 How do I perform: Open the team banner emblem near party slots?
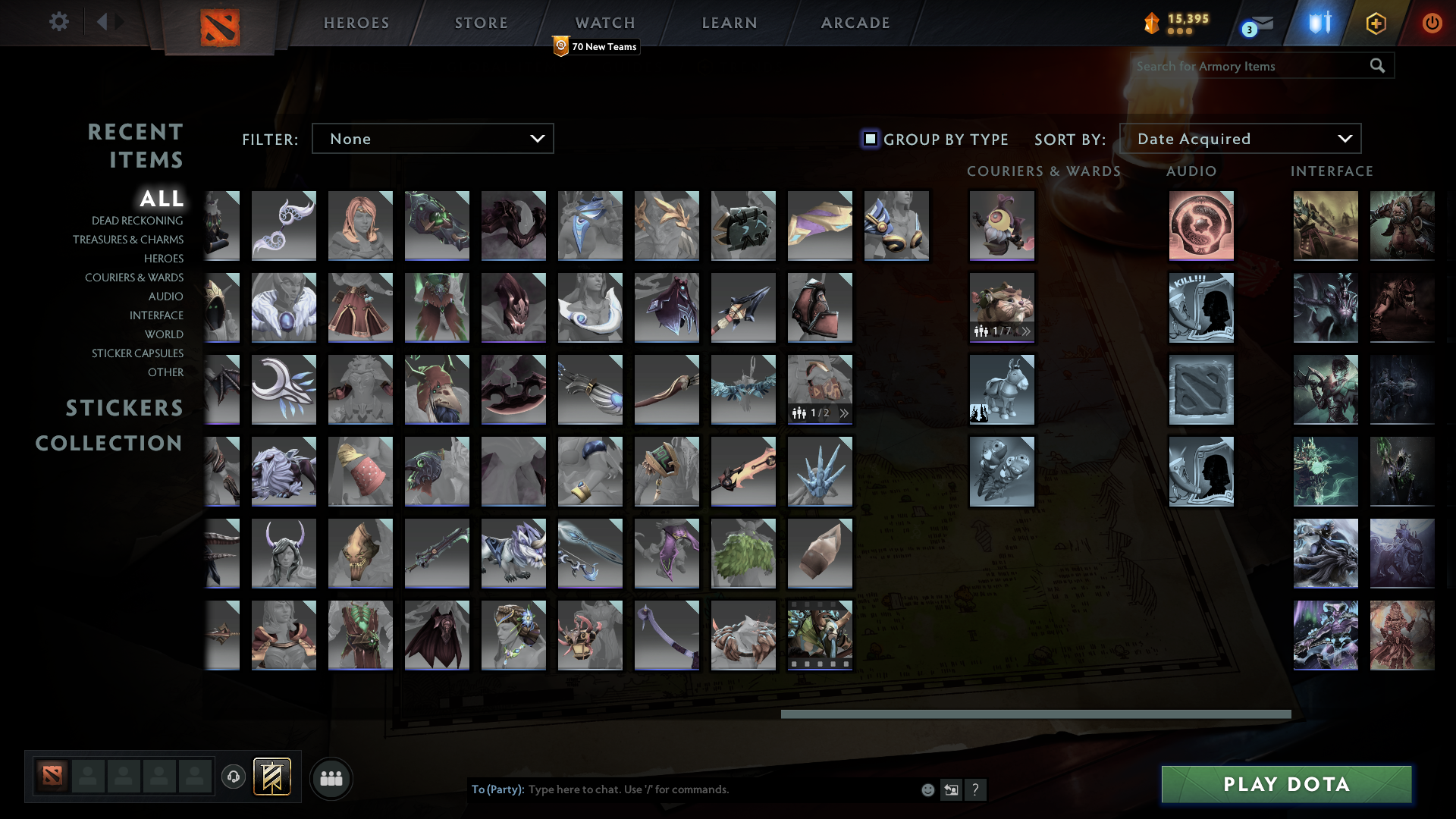[x=273, y=777]
